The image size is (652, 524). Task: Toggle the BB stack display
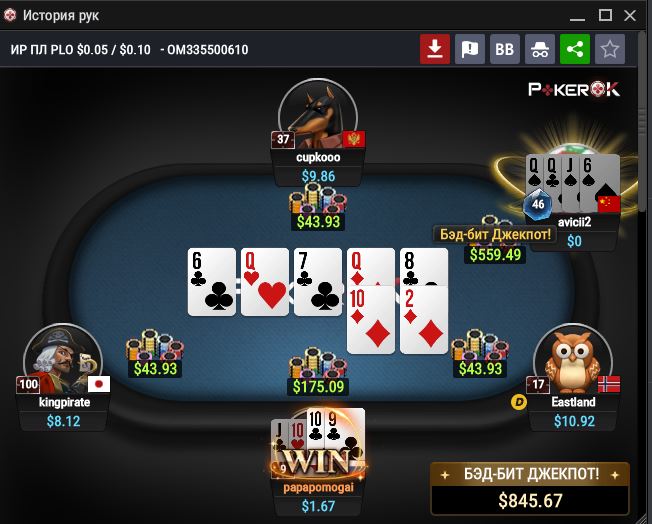(x=504, y=49)
